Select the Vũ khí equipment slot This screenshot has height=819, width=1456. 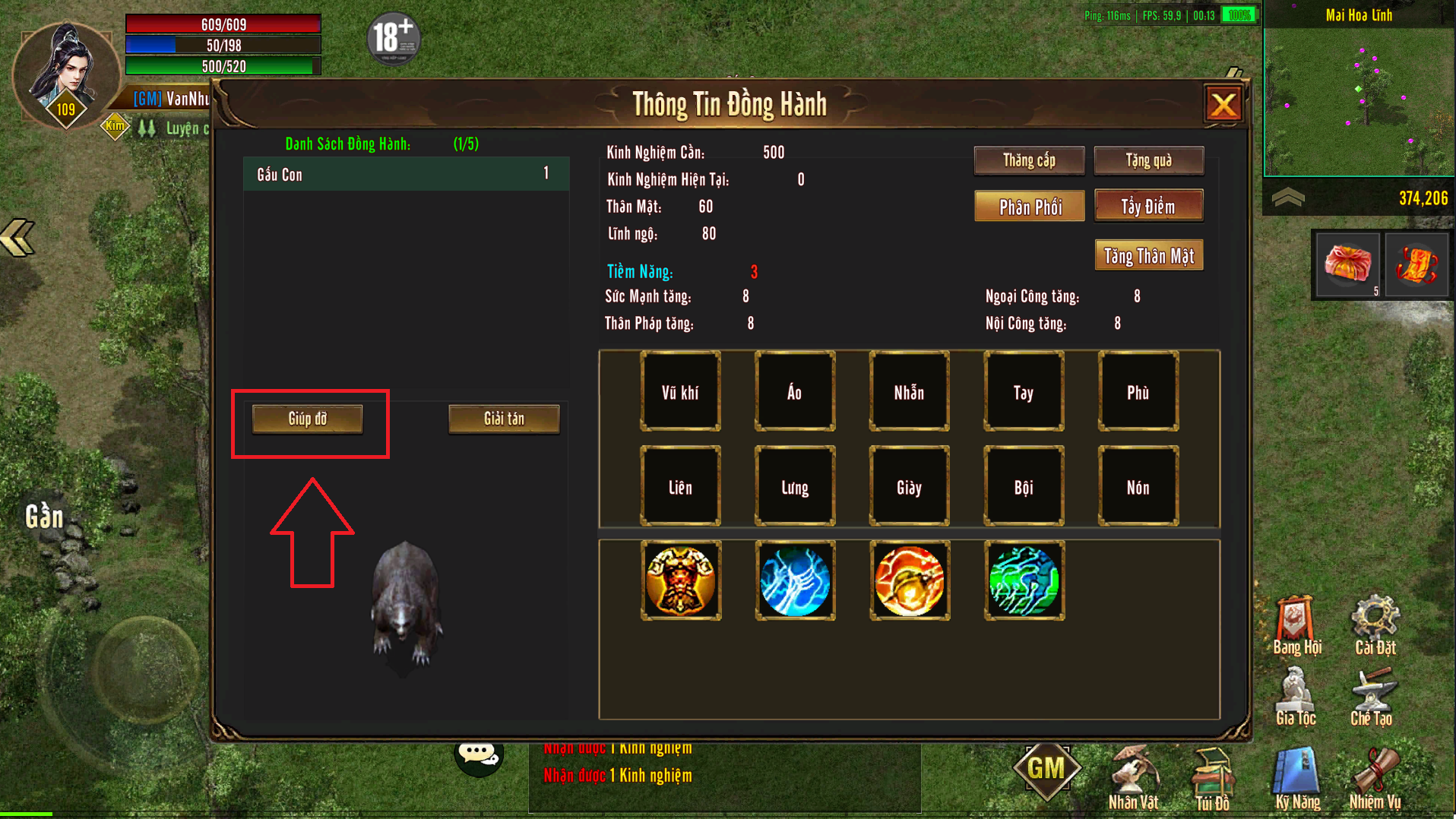pyautogui.click(x=680, y=392)
